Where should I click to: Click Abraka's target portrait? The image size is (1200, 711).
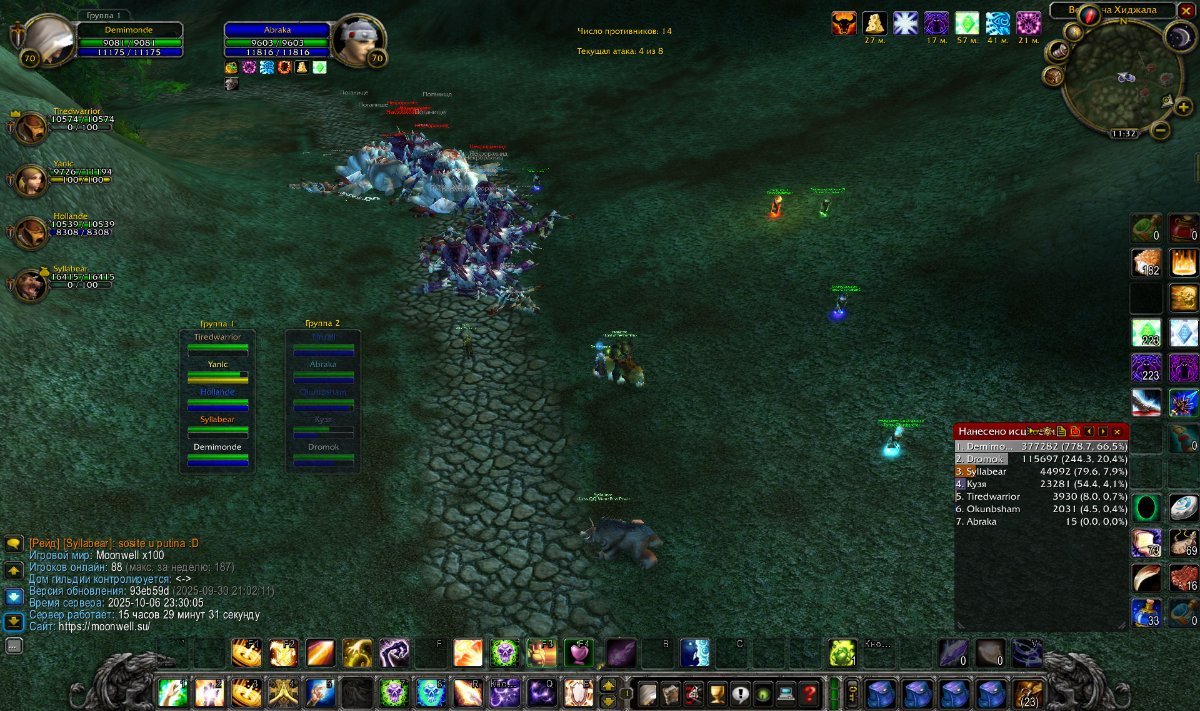[x=356, y=40]
